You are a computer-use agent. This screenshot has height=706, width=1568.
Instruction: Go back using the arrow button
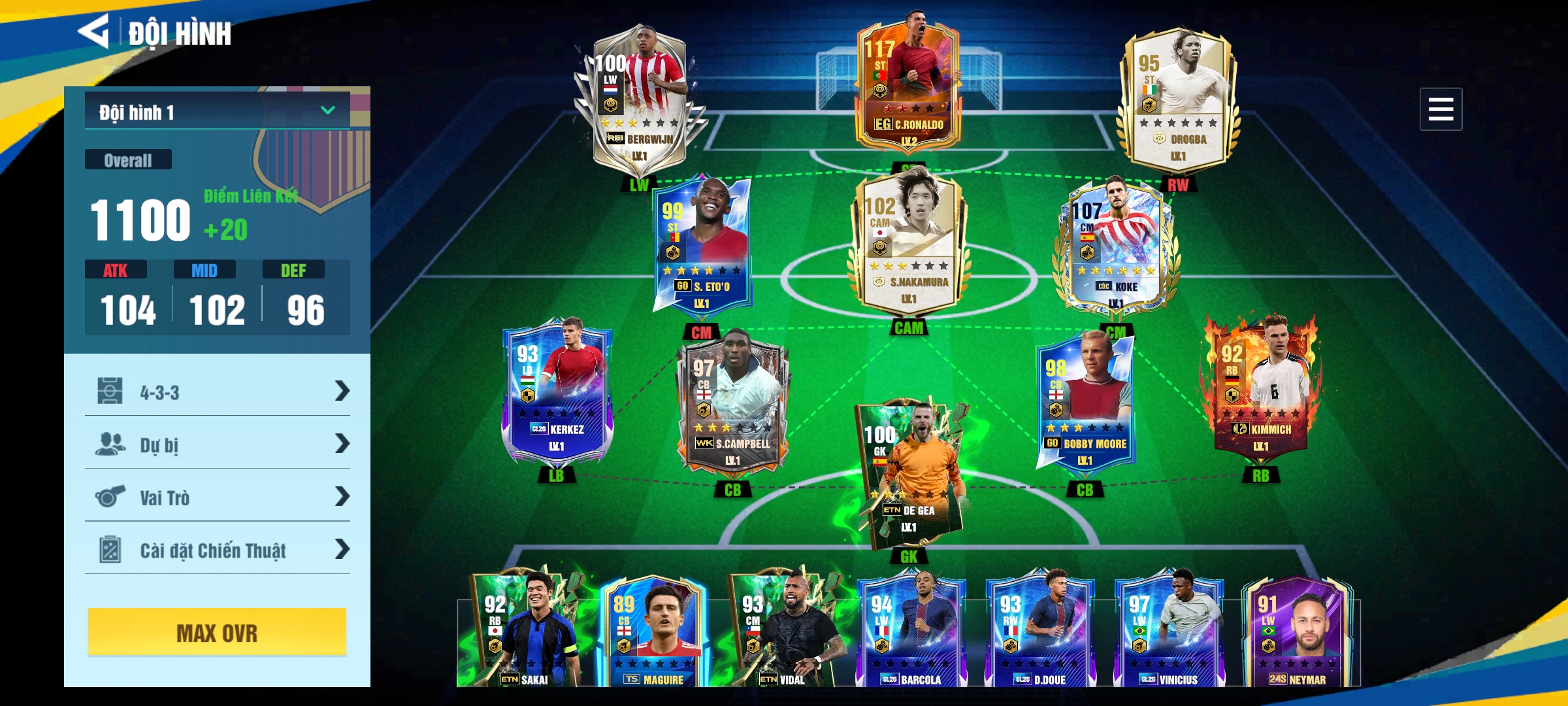click(x=93, y=31)
